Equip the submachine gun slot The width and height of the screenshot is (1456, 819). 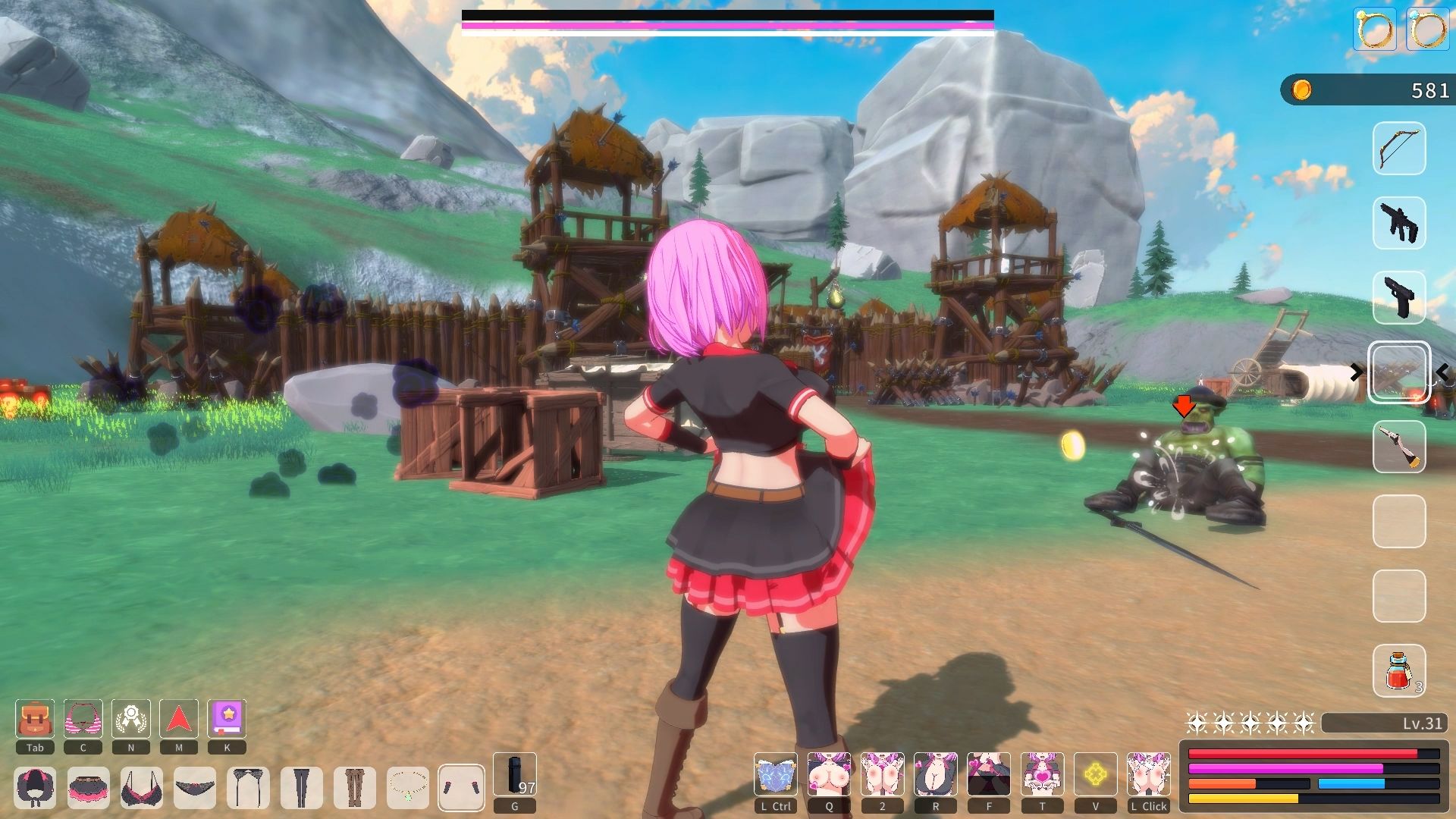[1399, 223]
